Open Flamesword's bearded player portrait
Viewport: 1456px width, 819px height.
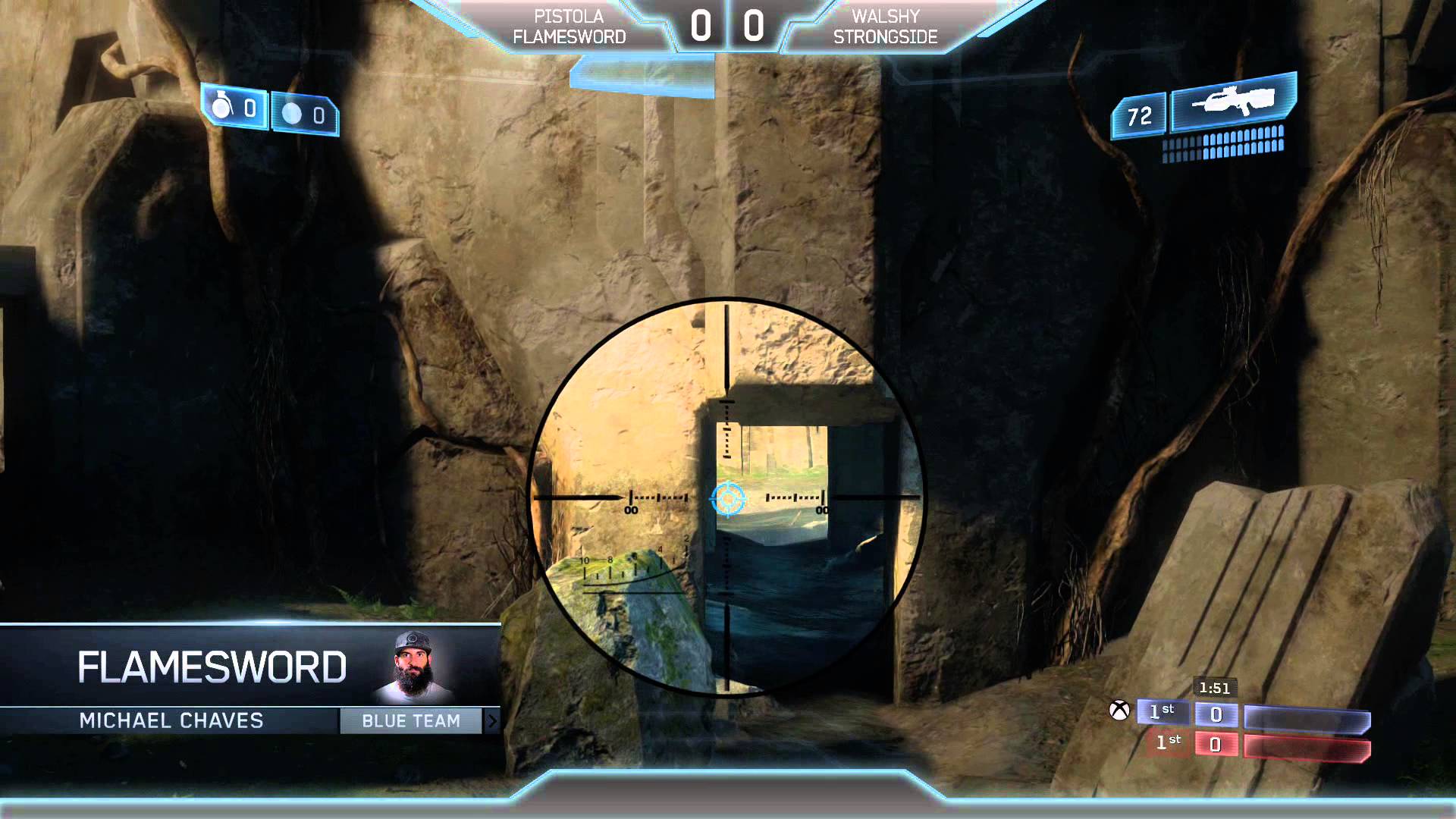coord(415,665)
